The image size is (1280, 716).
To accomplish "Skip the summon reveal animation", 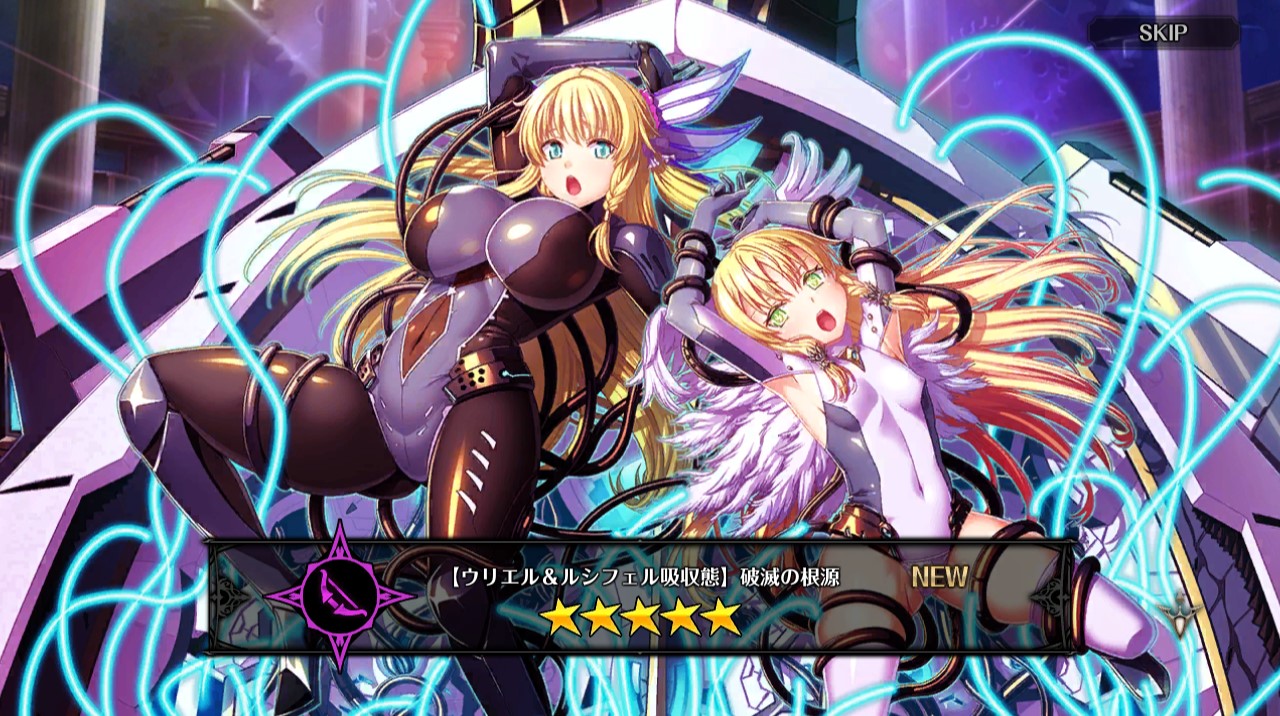I will (1163, 33).
